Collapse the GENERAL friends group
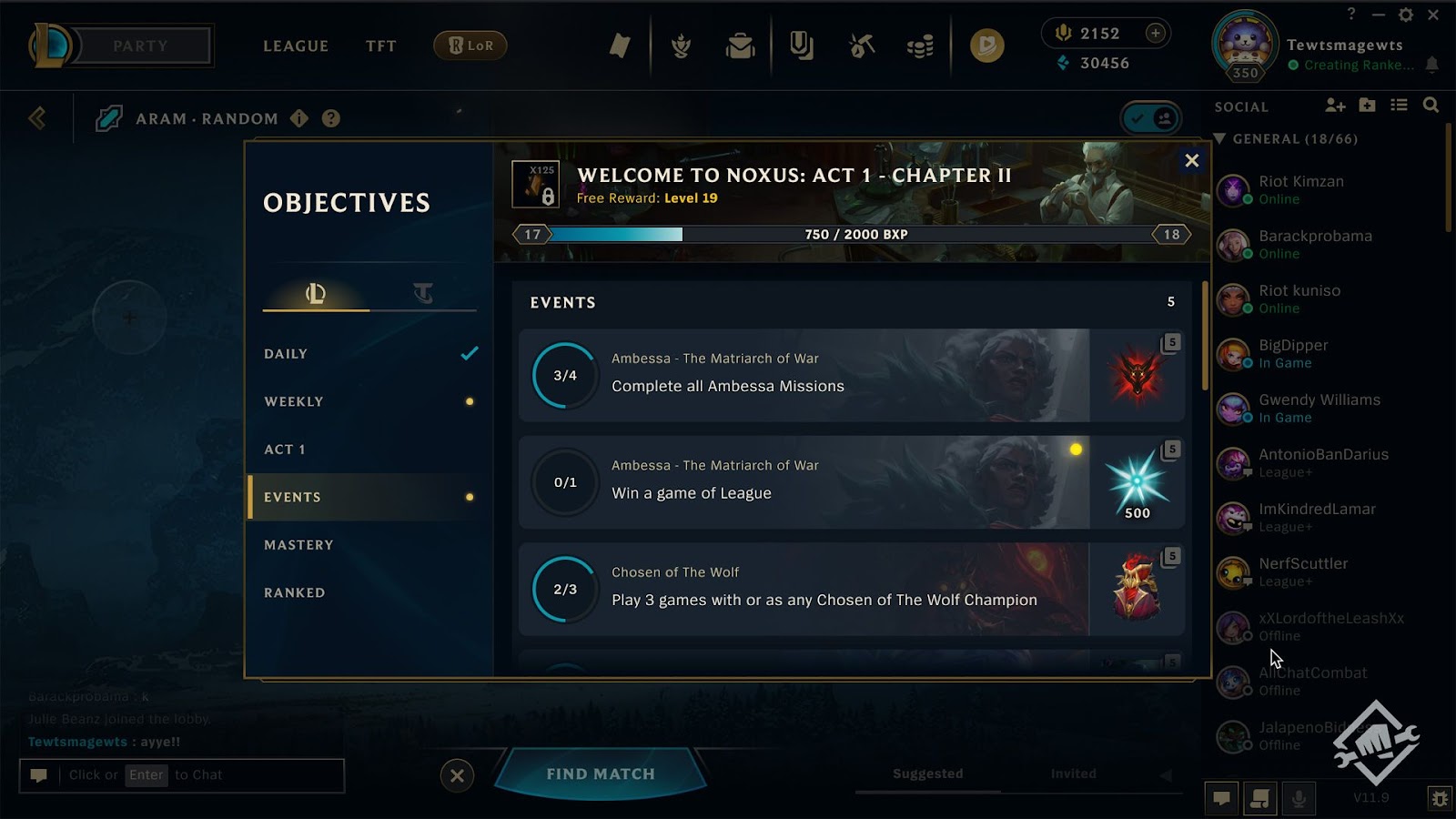The height and width of the screenshot is (819, 1456). (x=1221, y=138)
